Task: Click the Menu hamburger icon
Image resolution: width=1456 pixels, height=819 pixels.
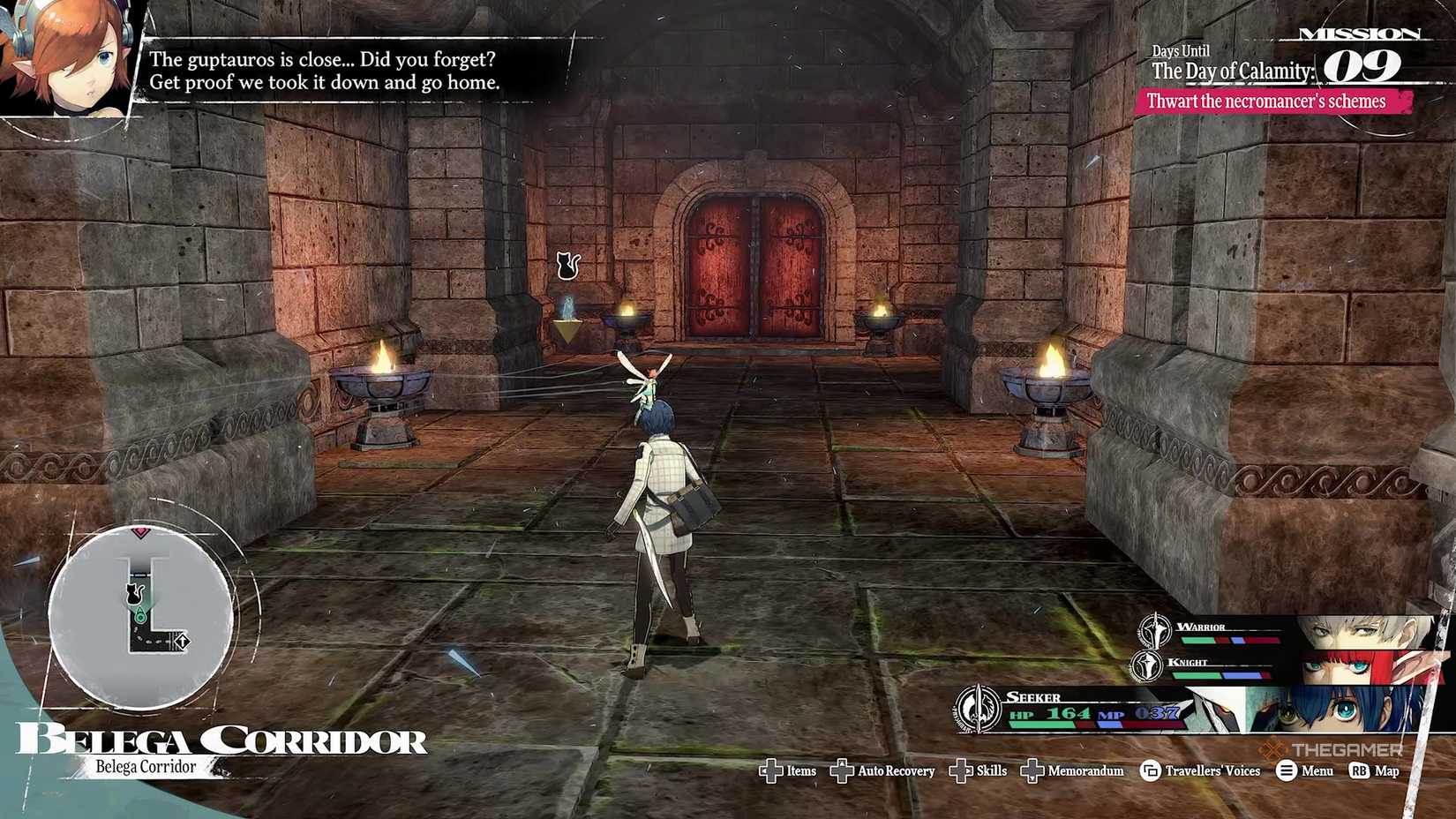Action: tap(1285, 770)
